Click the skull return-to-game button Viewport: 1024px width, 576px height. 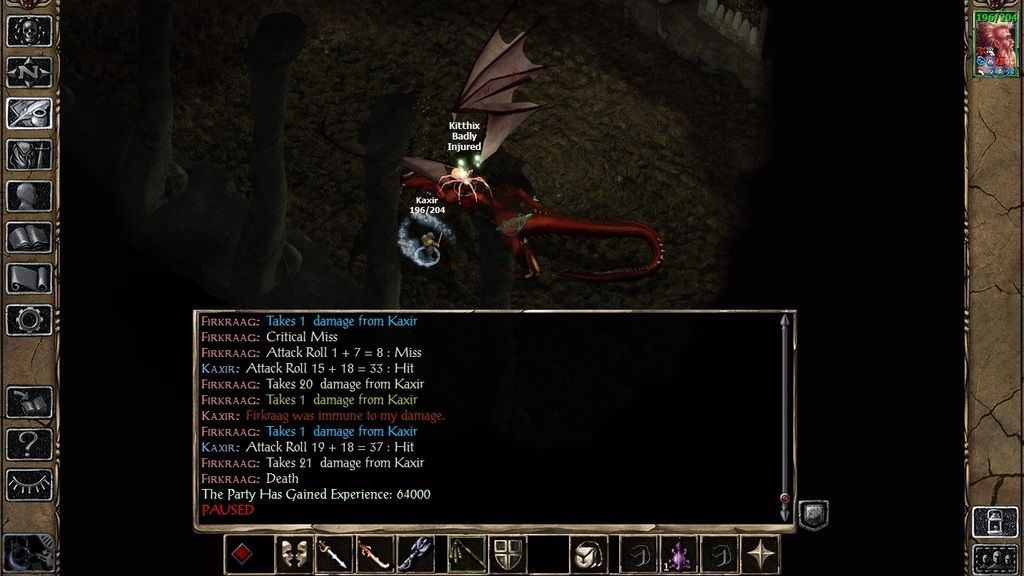pos(29,30)
